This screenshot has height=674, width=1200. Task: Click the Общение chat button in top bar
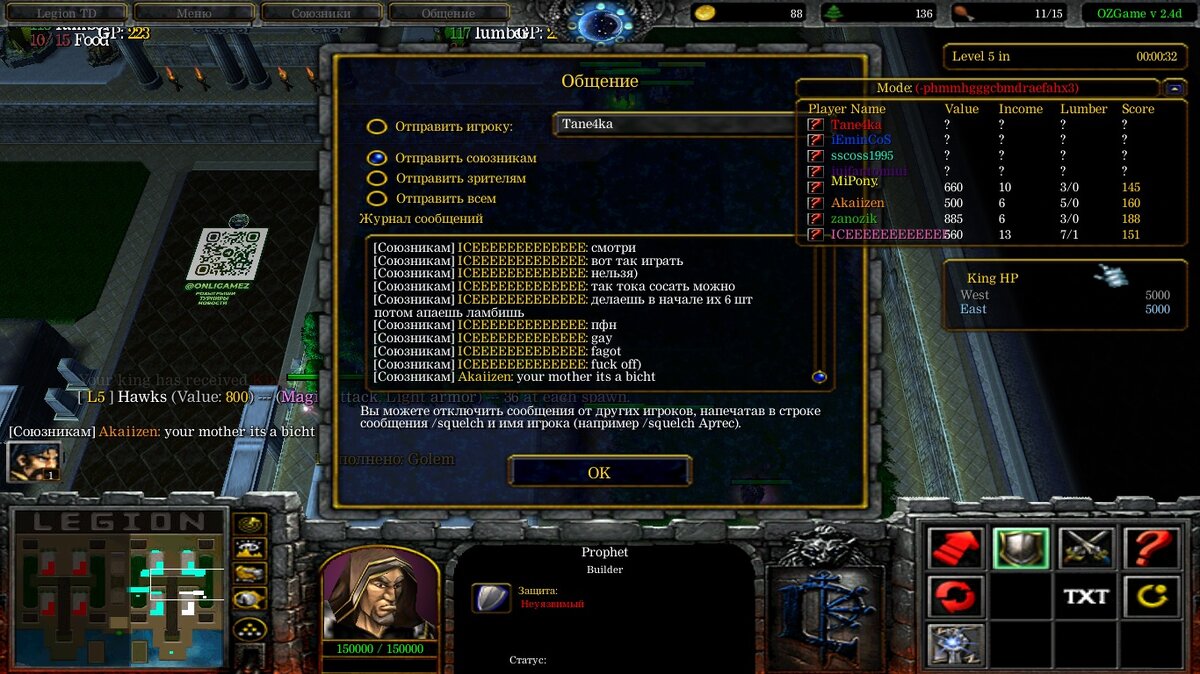coord(449,14)
